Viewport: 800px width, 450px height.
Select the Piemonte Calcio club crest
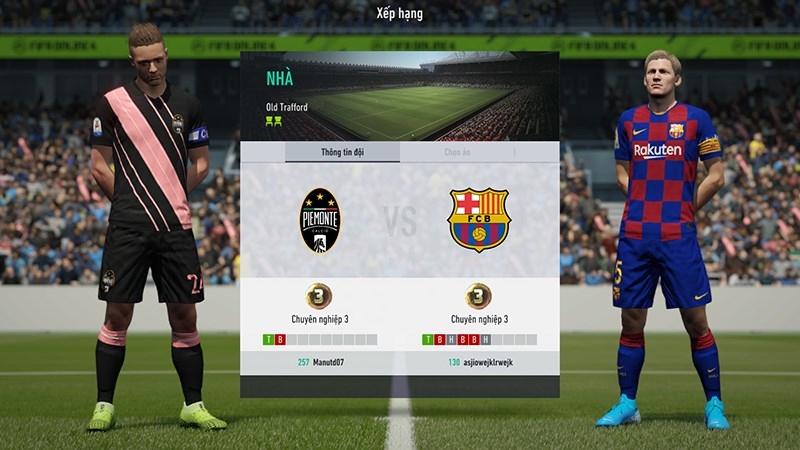[x=320, y=220]
